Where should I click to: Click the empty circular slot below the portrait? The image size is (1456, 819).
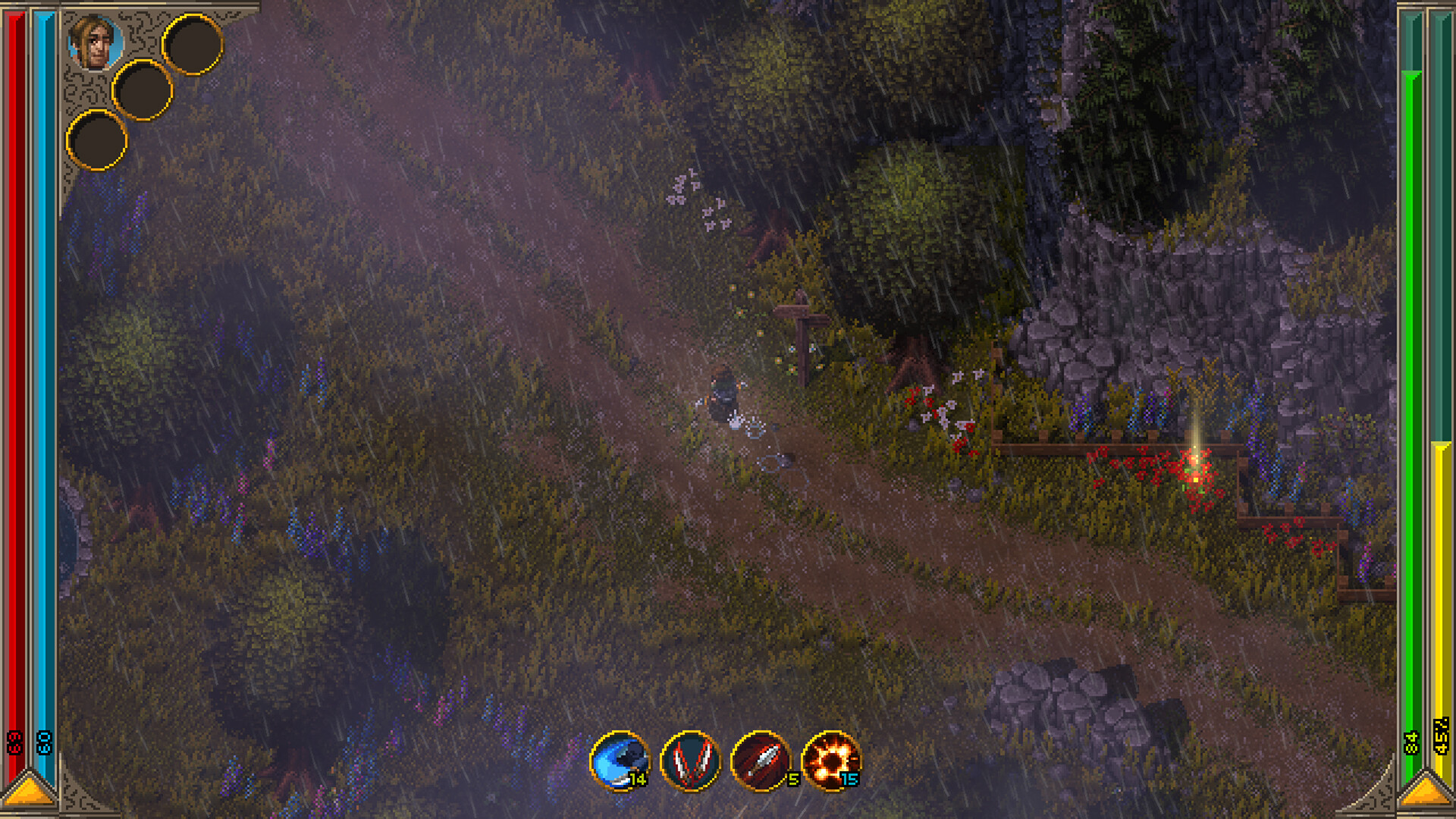pos(97,140)
